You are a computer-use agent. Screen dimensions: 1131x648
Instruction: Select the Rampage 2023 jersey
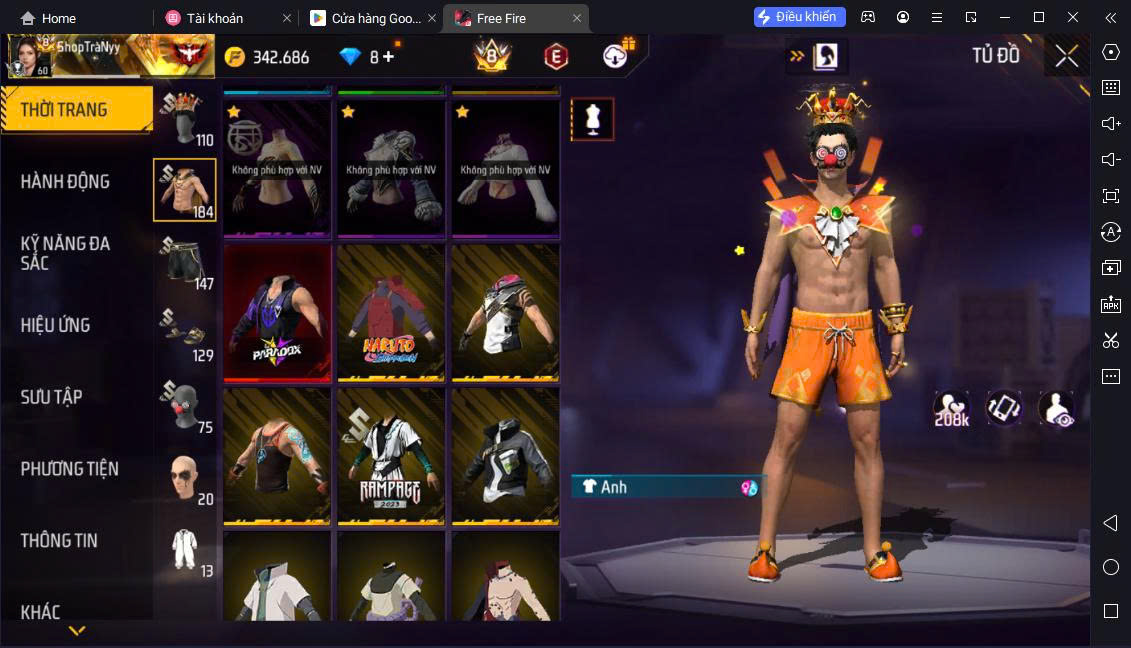click(391, 456)
